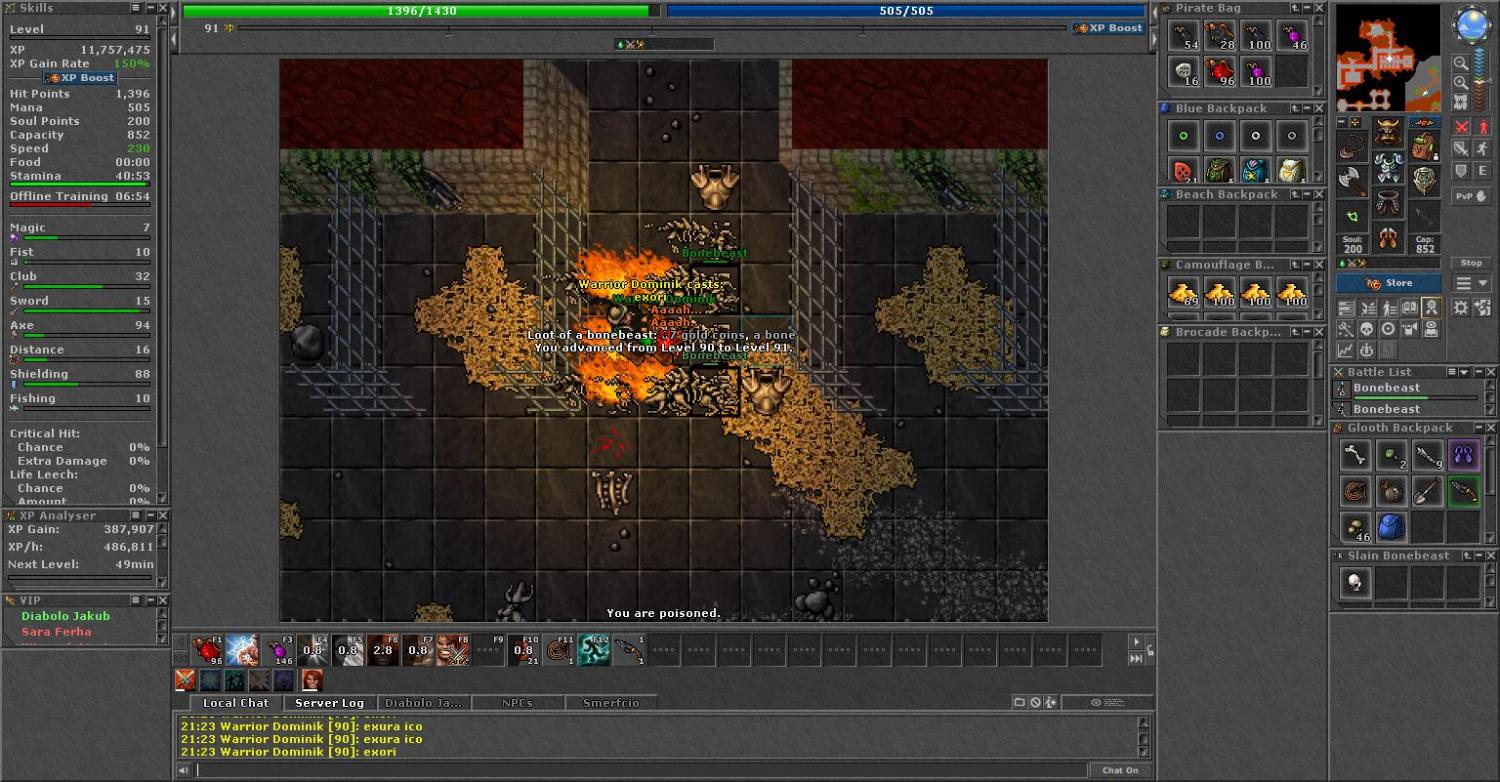
Task: Open the NPCs chat tab
Action: point(516,703)
